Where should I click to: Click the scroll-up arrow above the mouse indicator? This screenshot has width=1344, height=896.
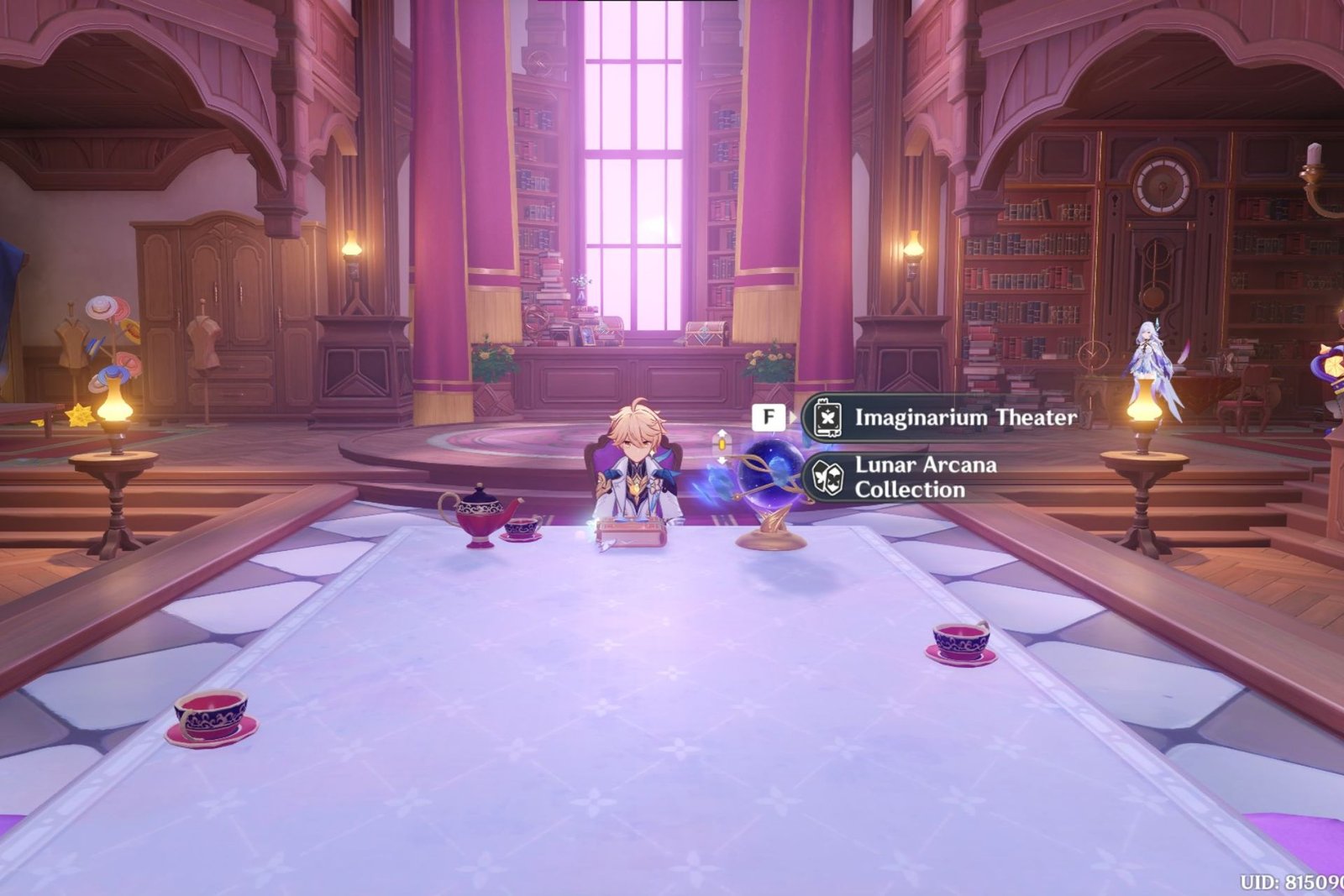[x=722, y=433]
